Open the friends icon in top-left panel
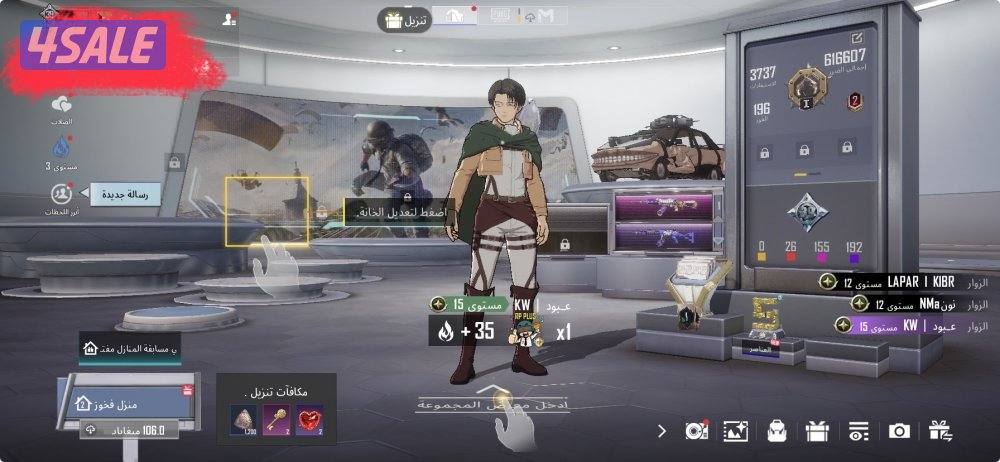 click(229, 19)
